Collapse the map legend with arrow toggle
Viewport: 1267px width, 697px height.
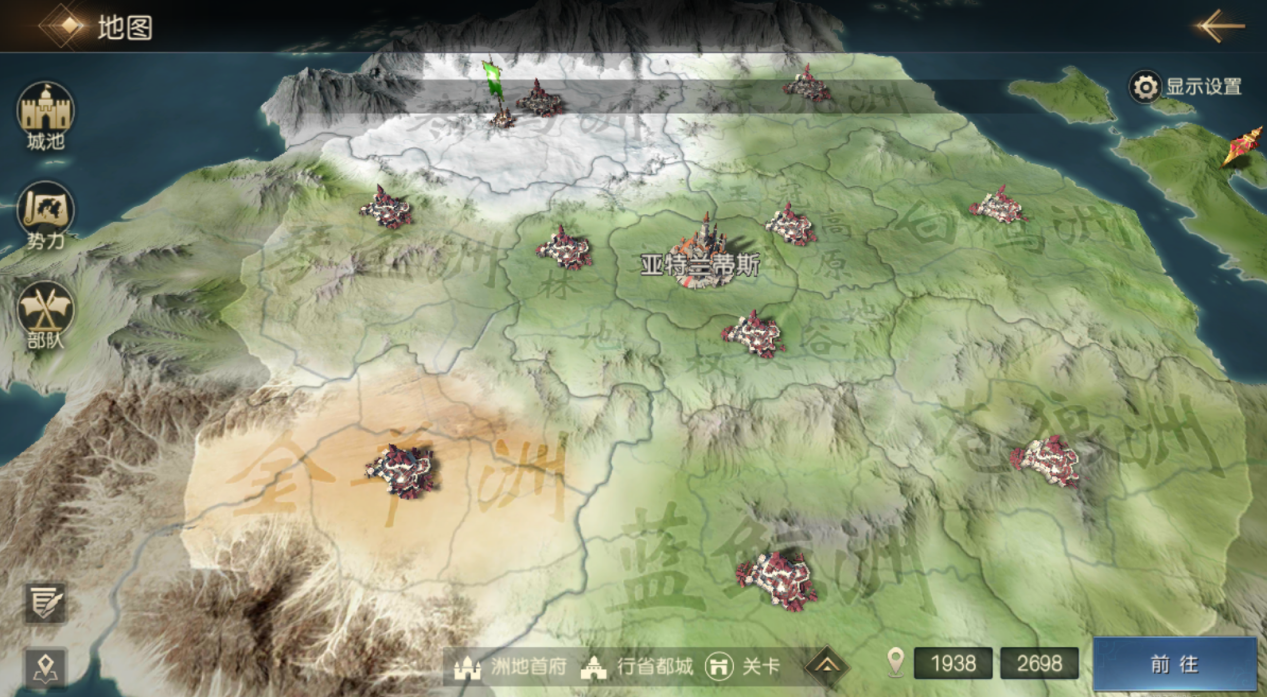(x=826, y=665)
